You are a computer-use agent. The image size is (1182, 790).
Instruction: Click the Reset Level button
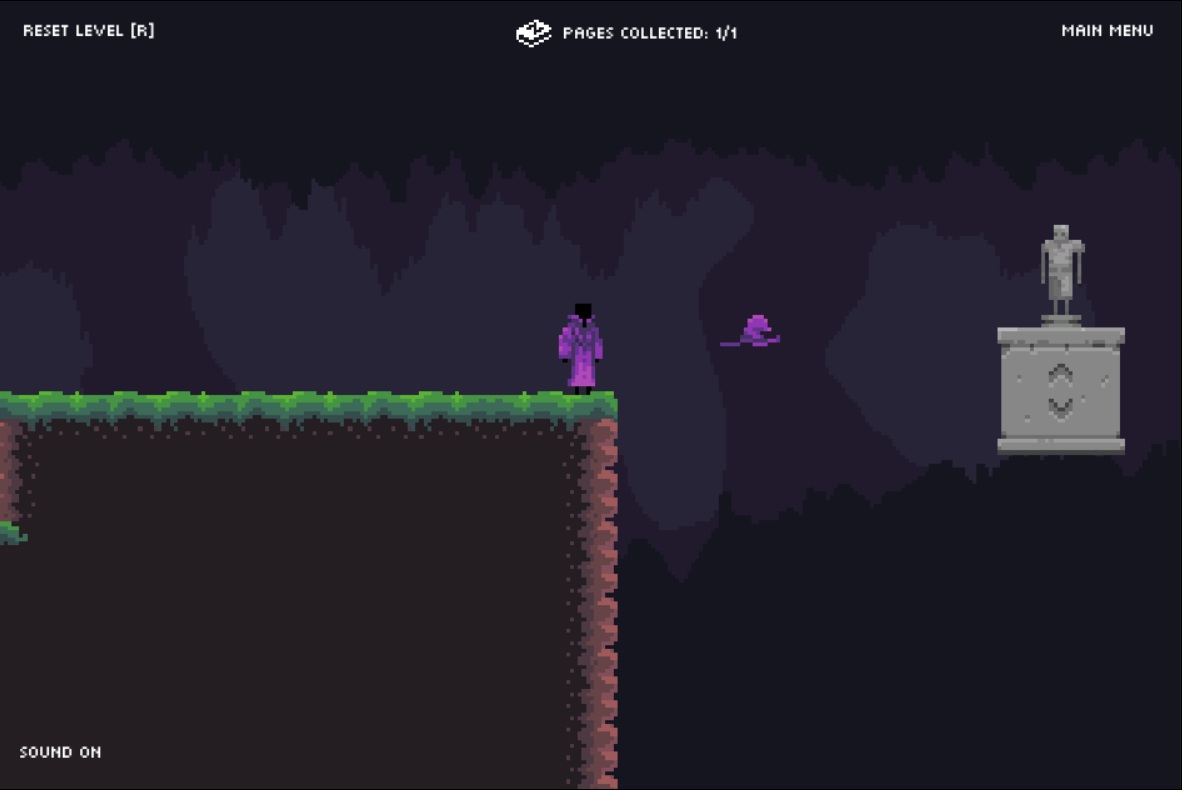pyautogui.click(x=88, y=30)
